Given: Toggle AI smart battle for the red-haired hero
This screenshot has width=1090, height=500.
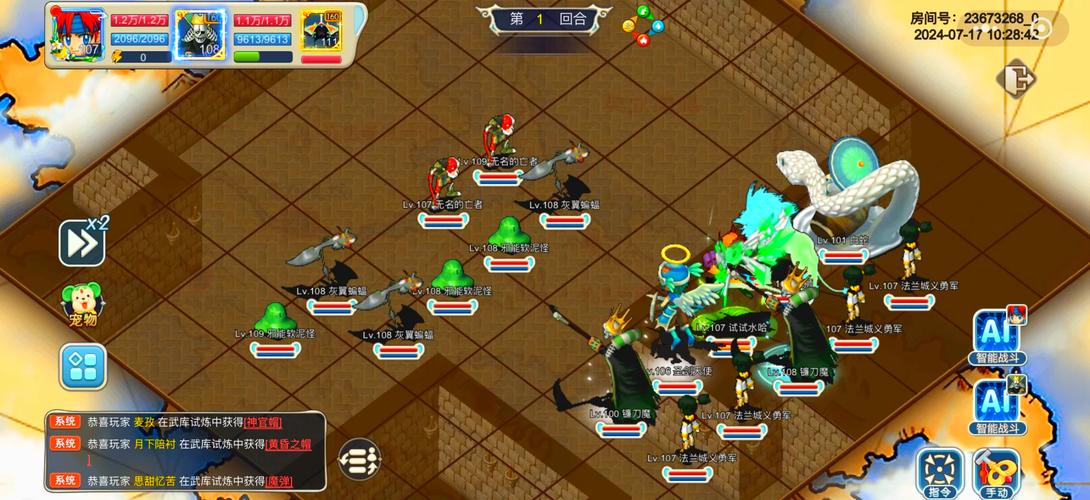Looking at the screenshot, I should pos(997,335).
